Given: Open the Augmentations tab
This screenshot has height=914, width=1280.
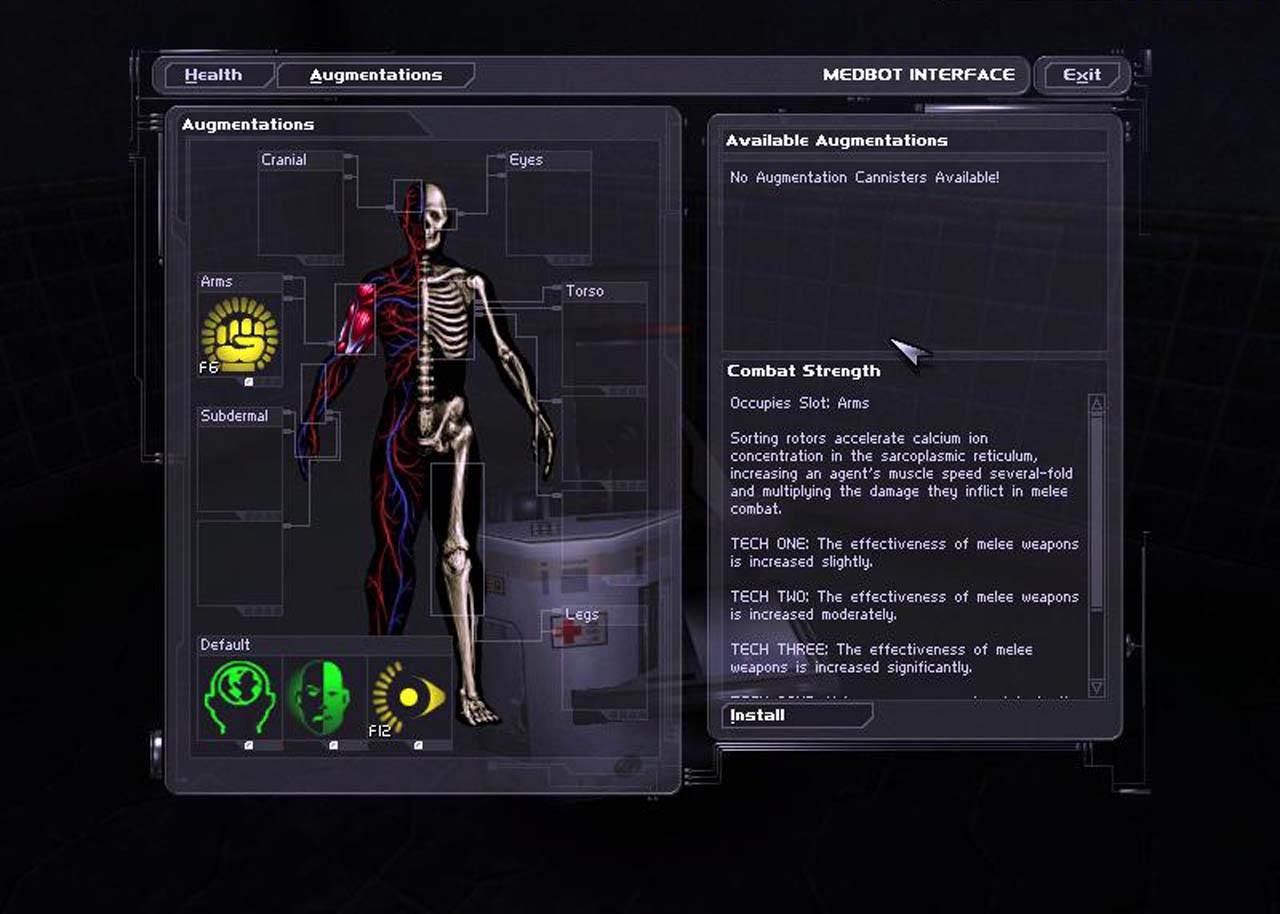Looking at the screenshot, I should click(x=375, y=75).
